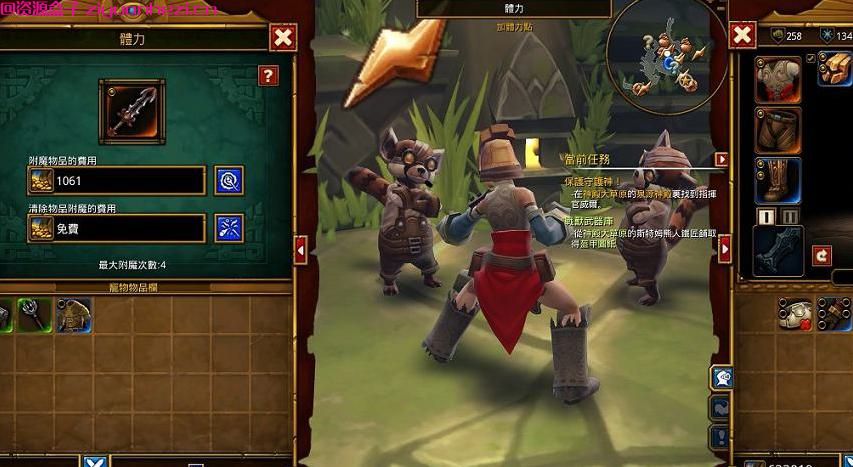Screen dimensions: 853x467
Task: Select the equipped leather pants slot
Action: point(777,130)
